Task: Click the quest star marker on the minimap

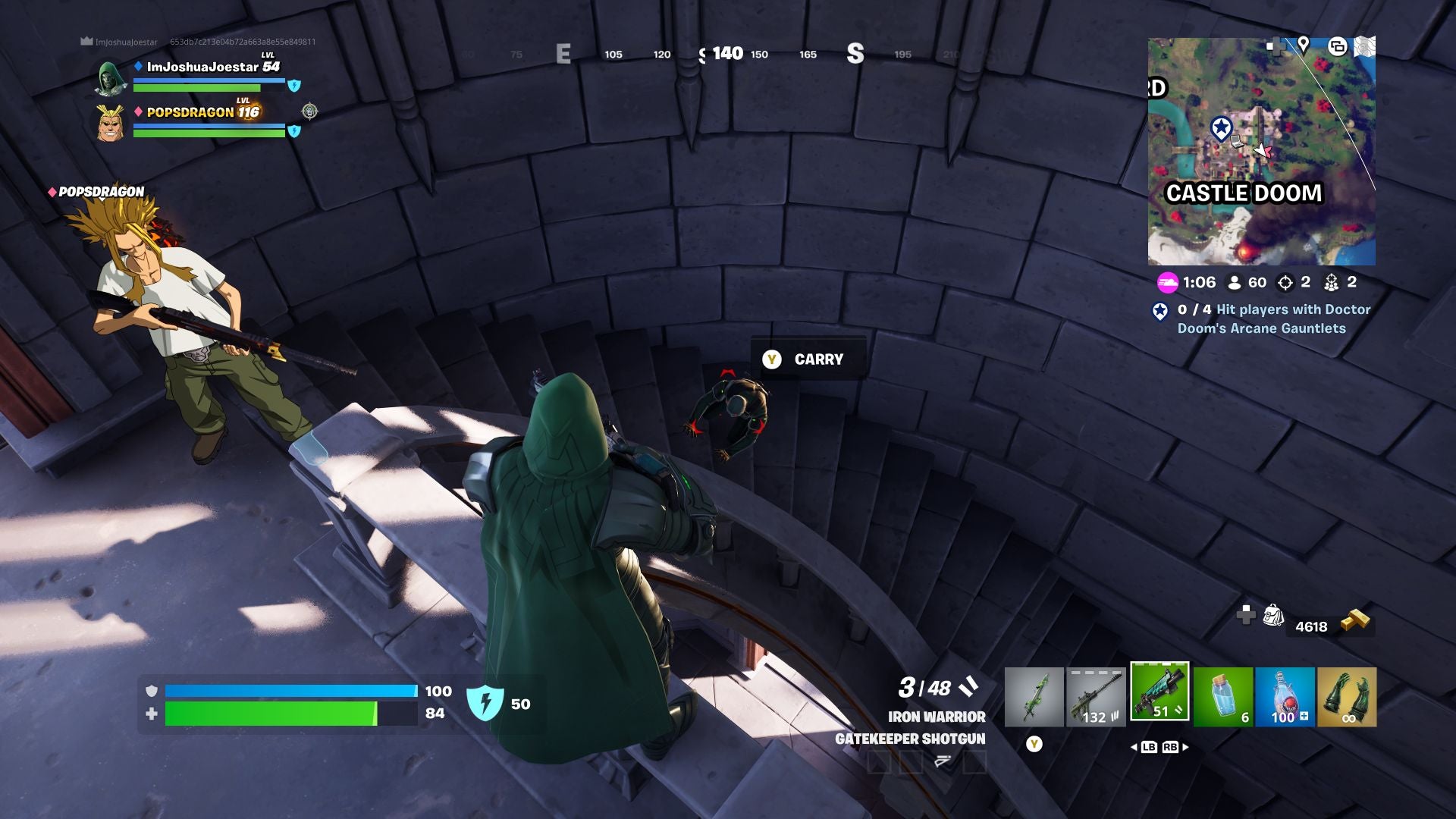Action: tap(1221, 128)
